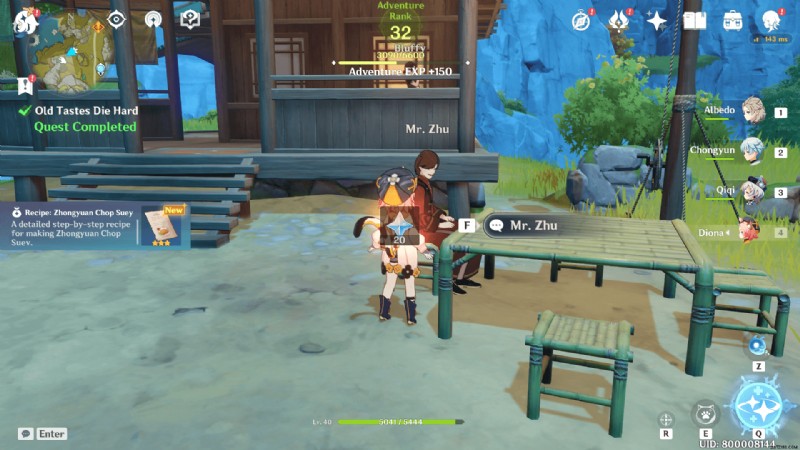
Task: Open the quest log bookmark icon
Action: 25,85
